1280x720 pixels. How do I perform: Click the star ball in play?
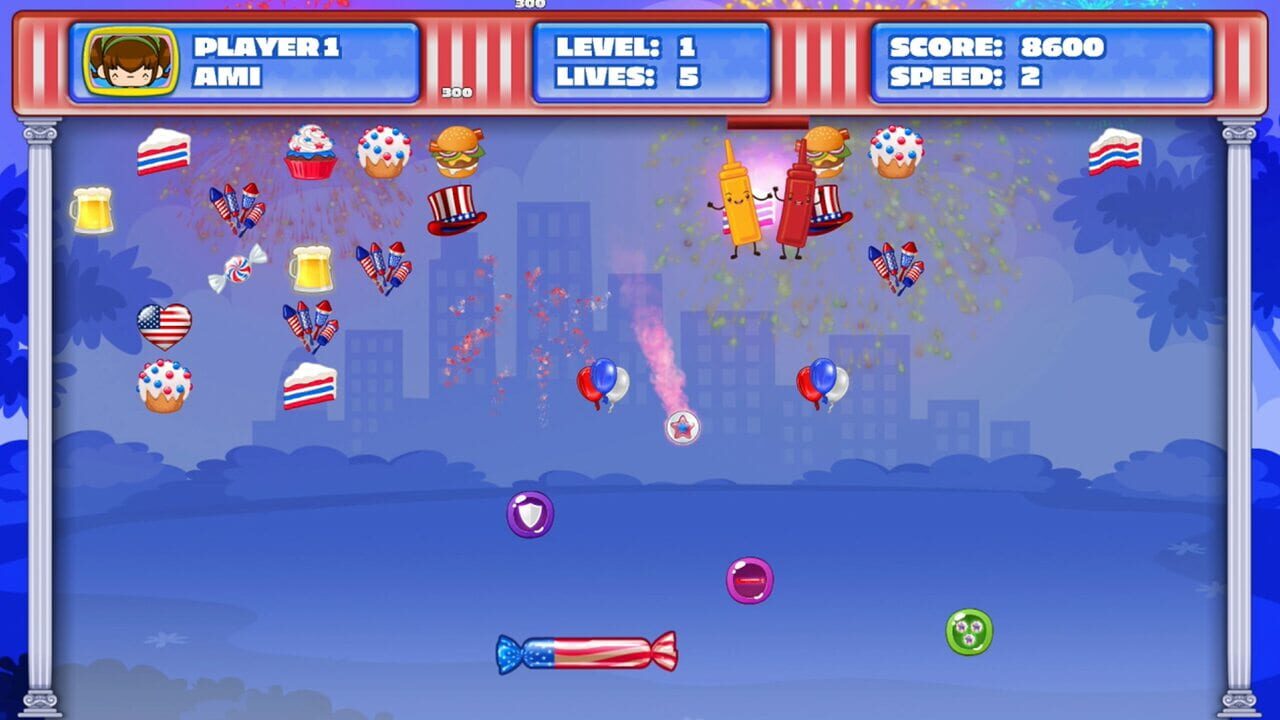pyautogui.click(x=681, y=427)
